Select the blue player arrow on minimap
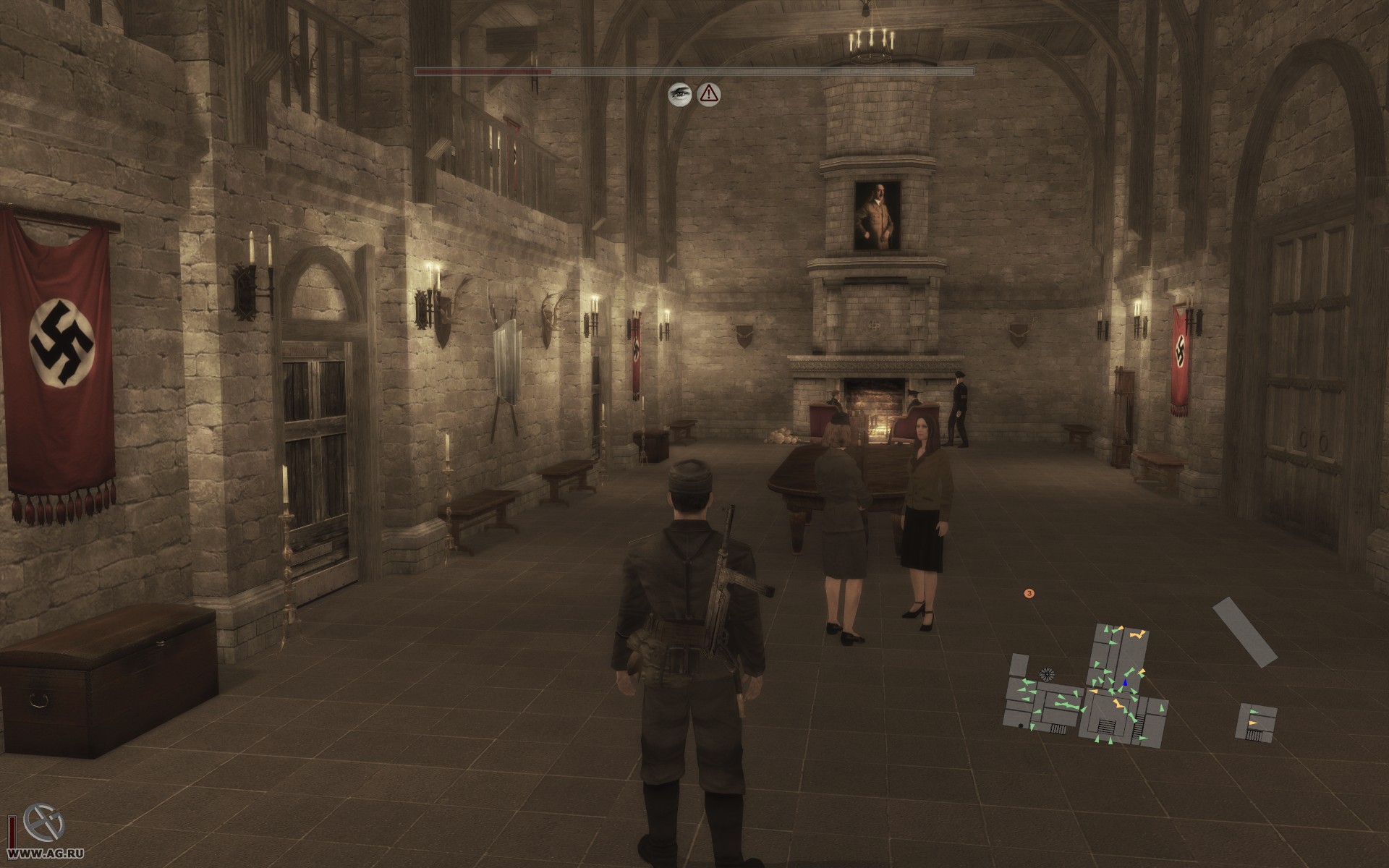The height and width of the screenshot is (868, 1389). [x=1125, y=683]
